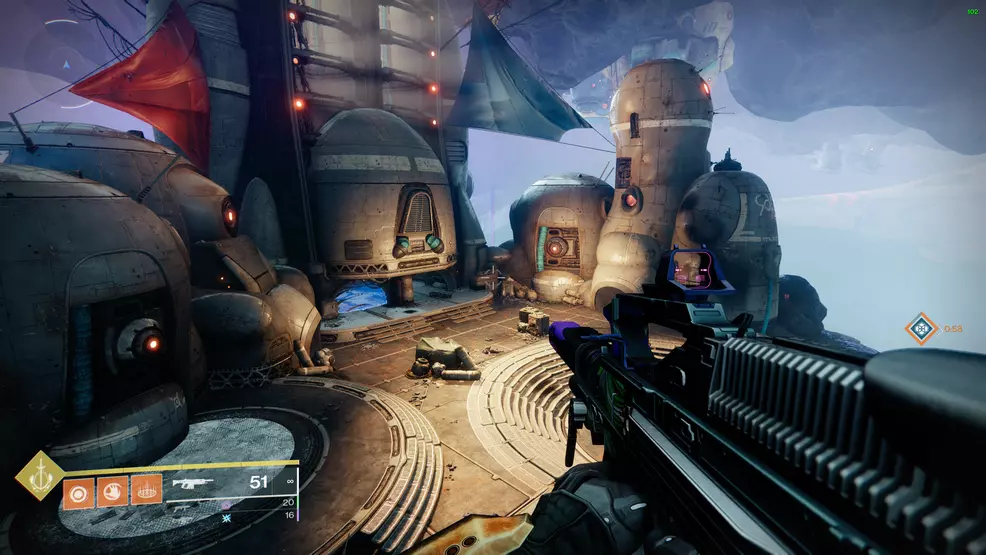Select the blue starburst stasis weapon slot
986x555 pixels.
[227, 516]
